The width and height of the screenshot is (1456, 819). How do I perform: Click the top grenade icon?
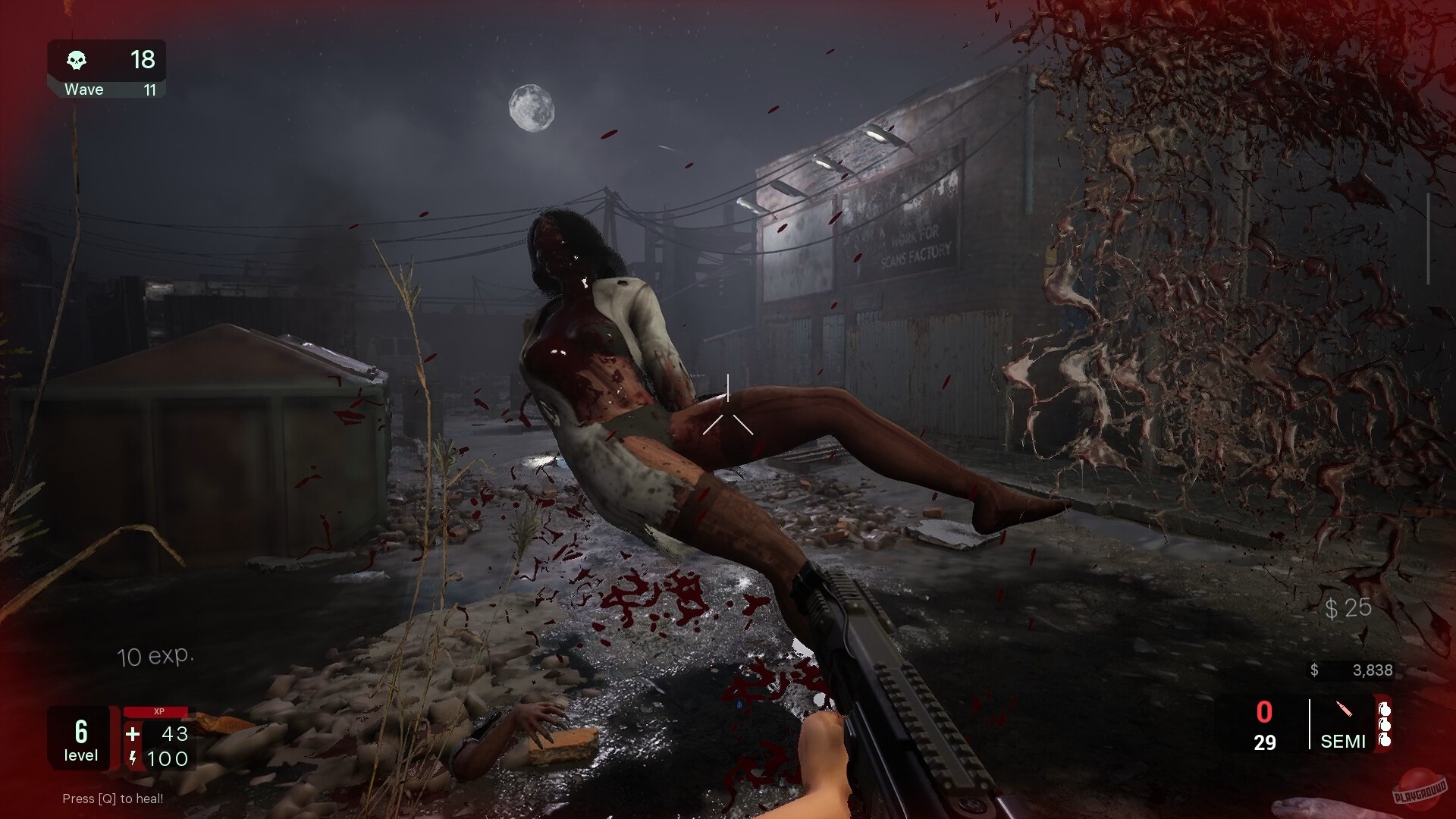point(1385,708)
